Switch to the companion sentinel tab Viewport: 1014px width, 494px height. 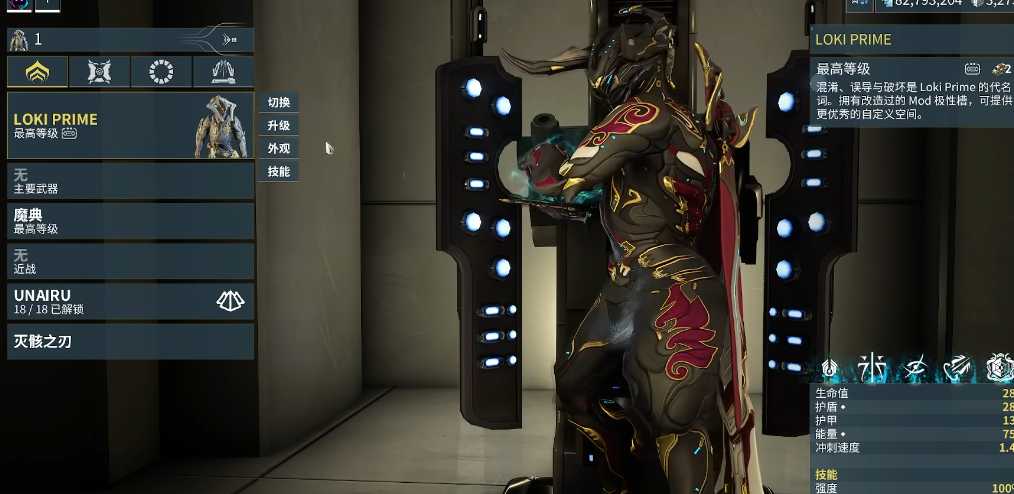point(99,72)
